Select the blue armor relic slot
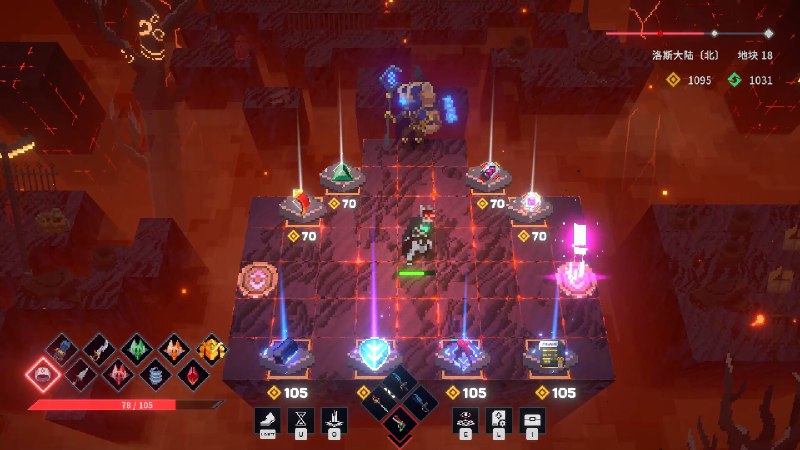 (63, 349)
